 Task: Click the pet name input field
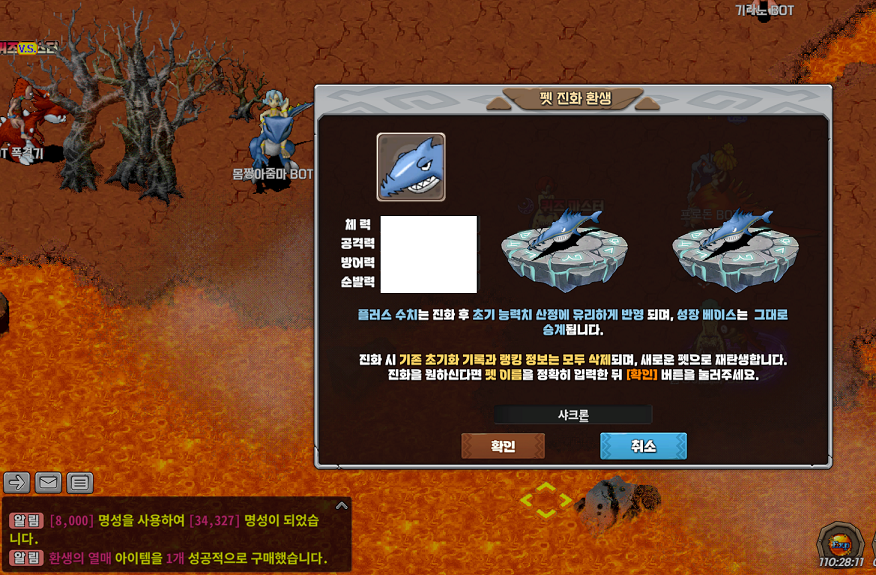pyautogui.click(x=572, y=414)
